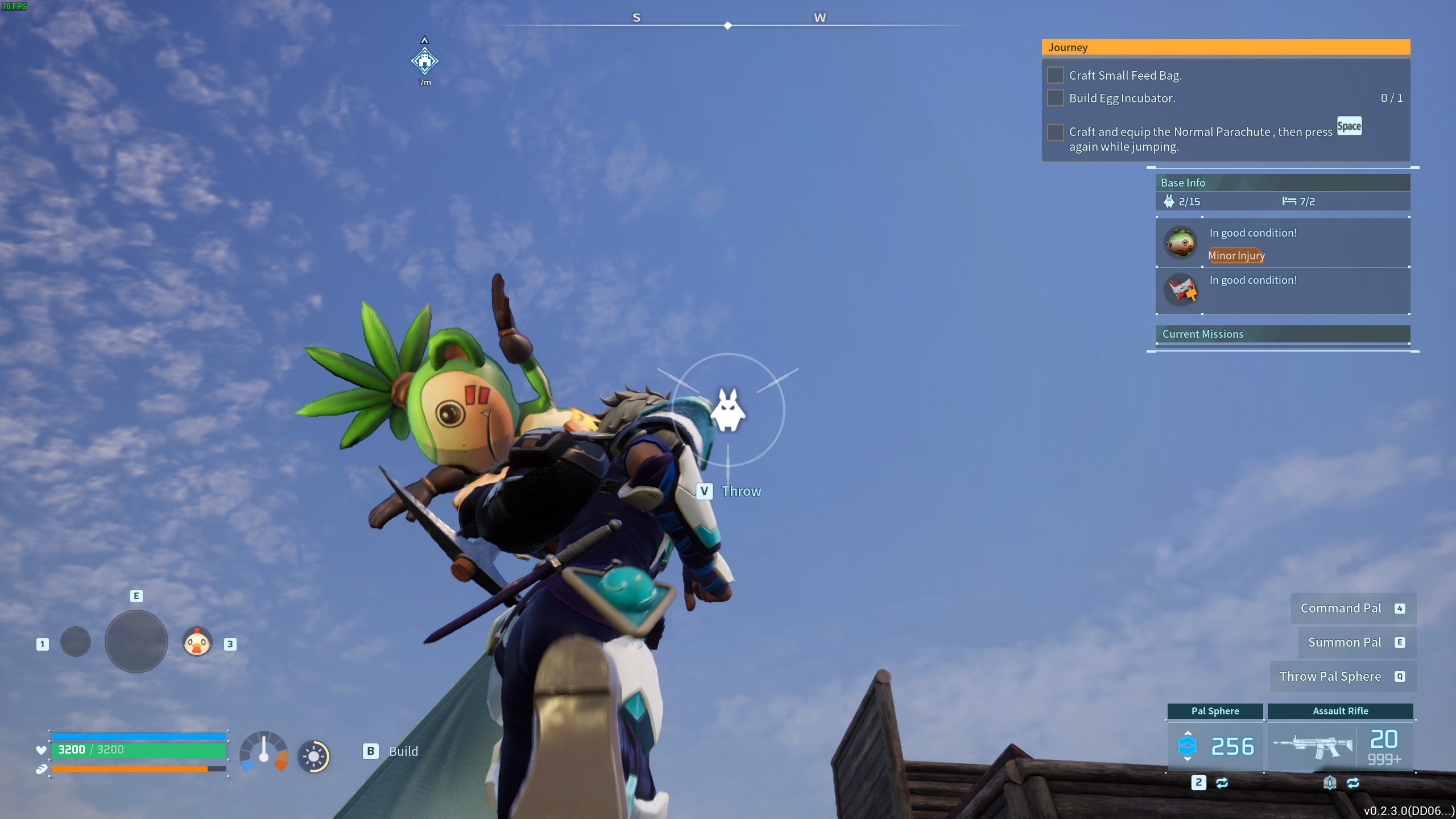Check the Craft Small Feed Bag checkbox
Viewport: 1456px width, 819px height.
point(1056,75)
